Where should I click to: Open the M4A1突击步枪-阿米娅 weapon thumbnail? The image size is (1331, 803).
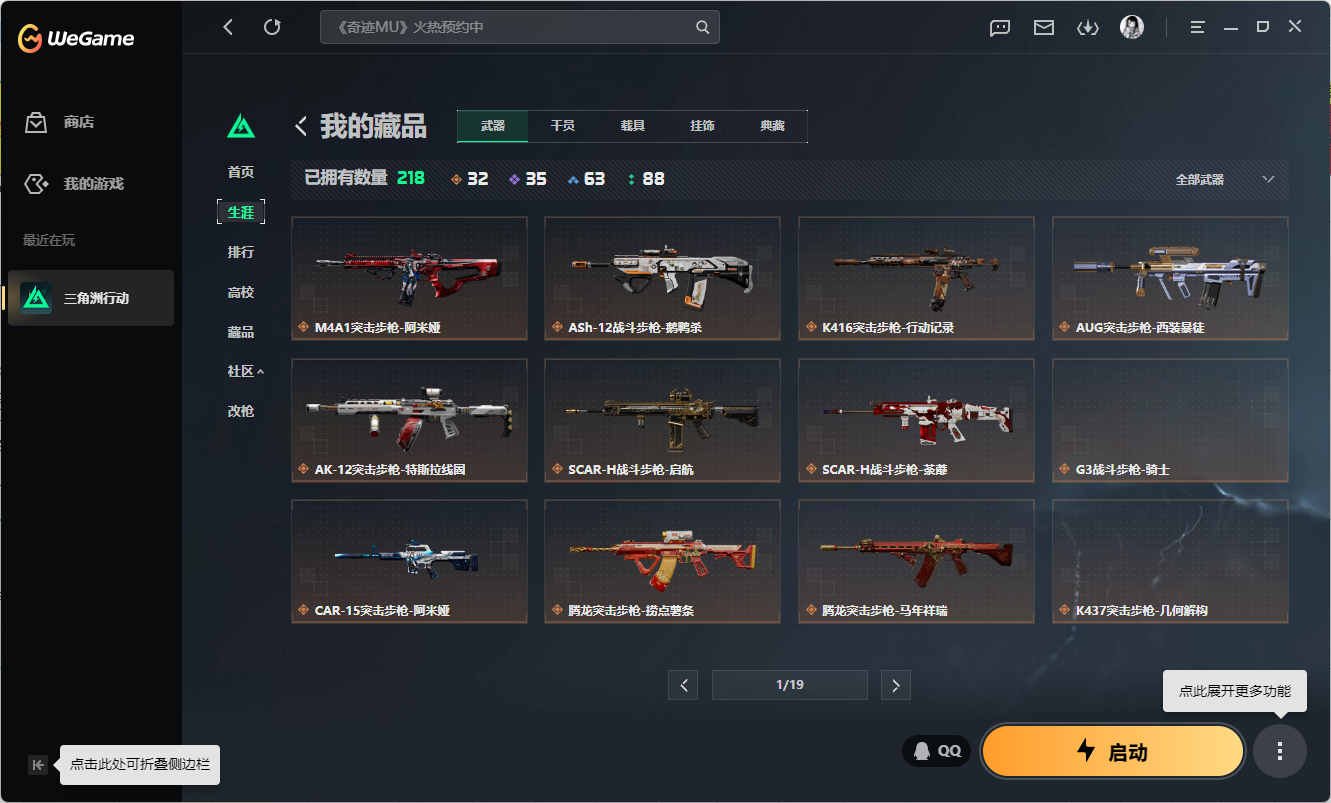point(409,278)
